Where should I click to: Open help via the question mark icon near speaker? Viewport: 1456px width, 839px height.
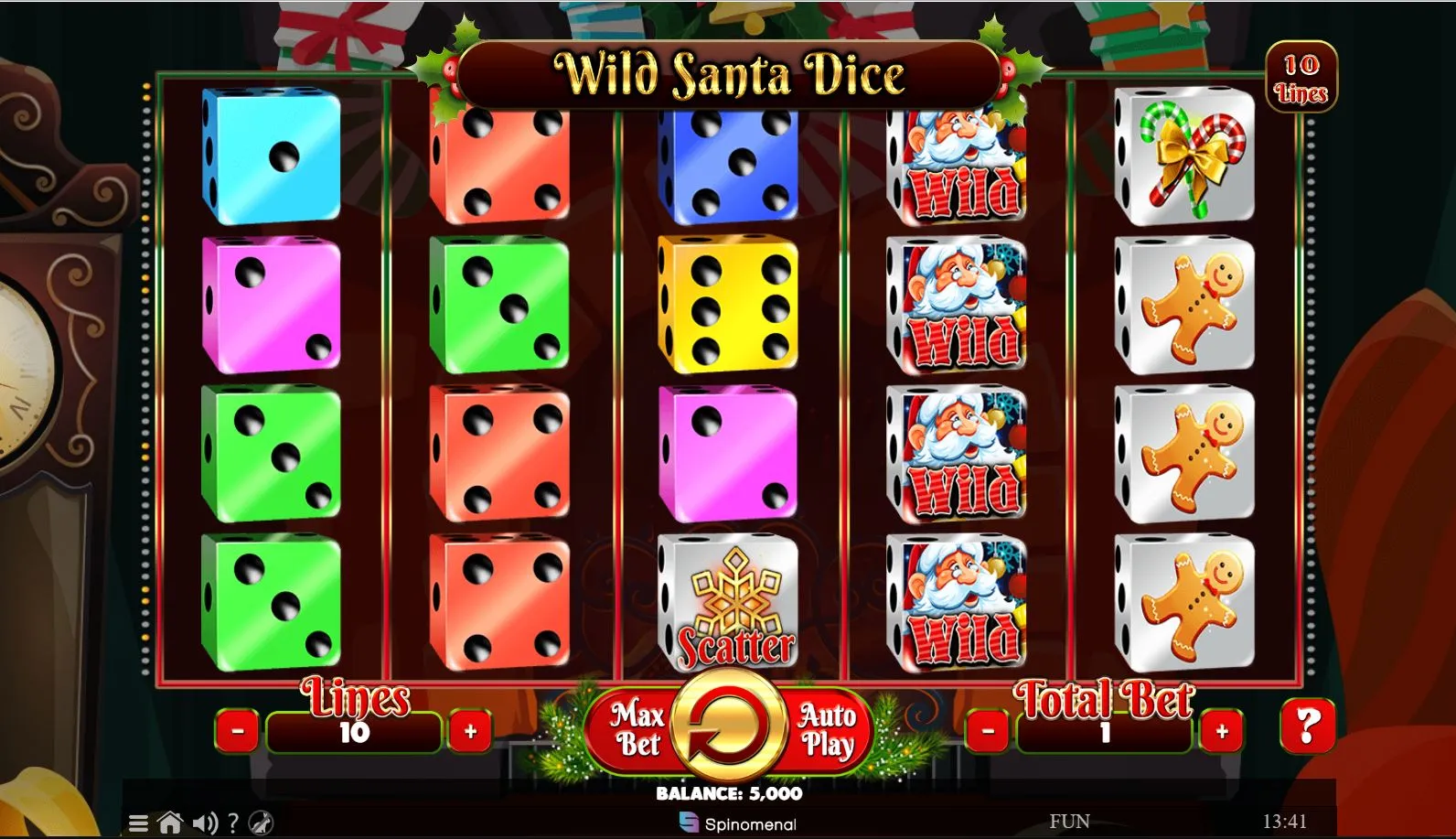236,822
